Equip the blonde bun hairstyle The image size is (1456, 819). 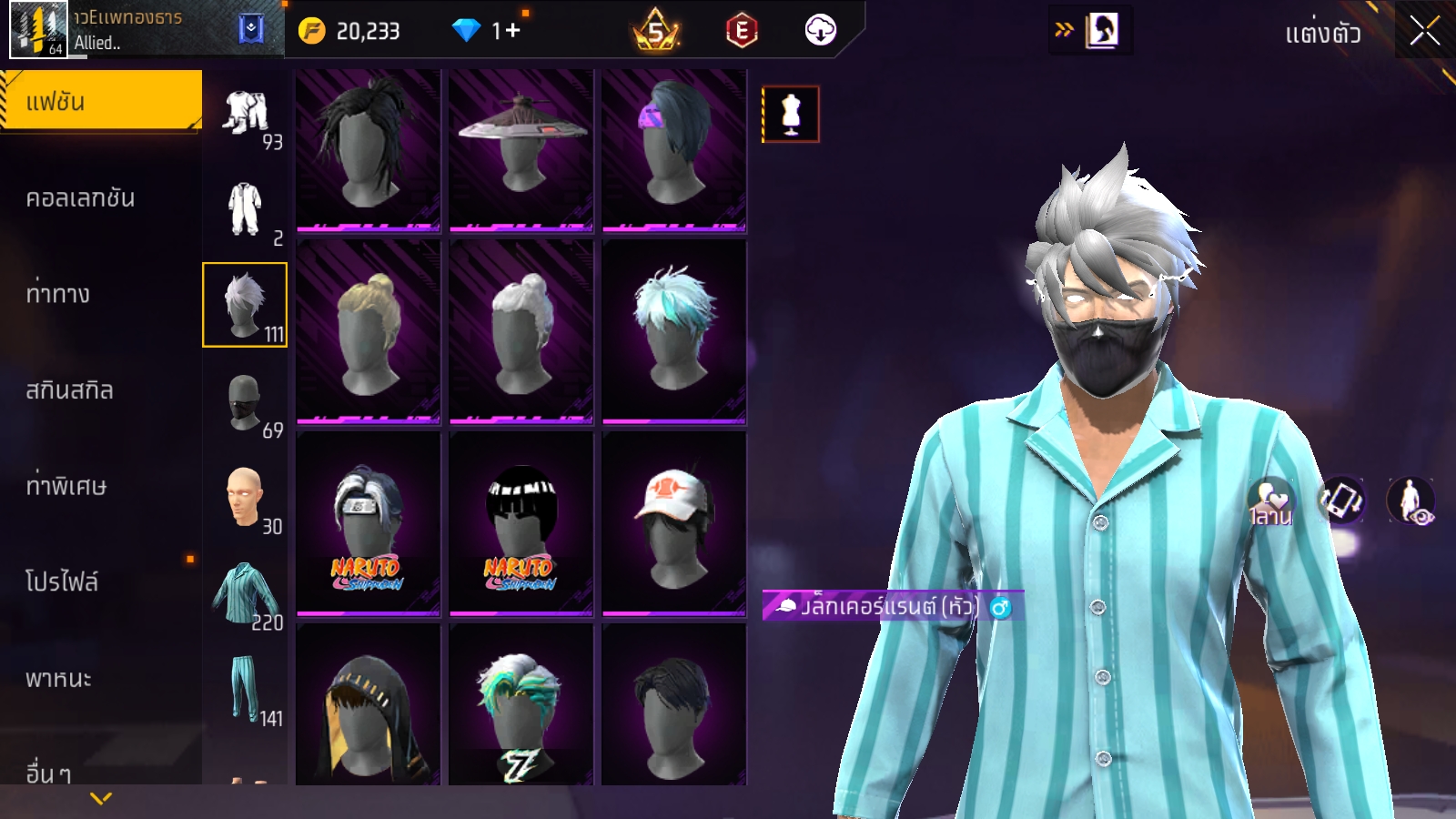[x=369, y=331]
